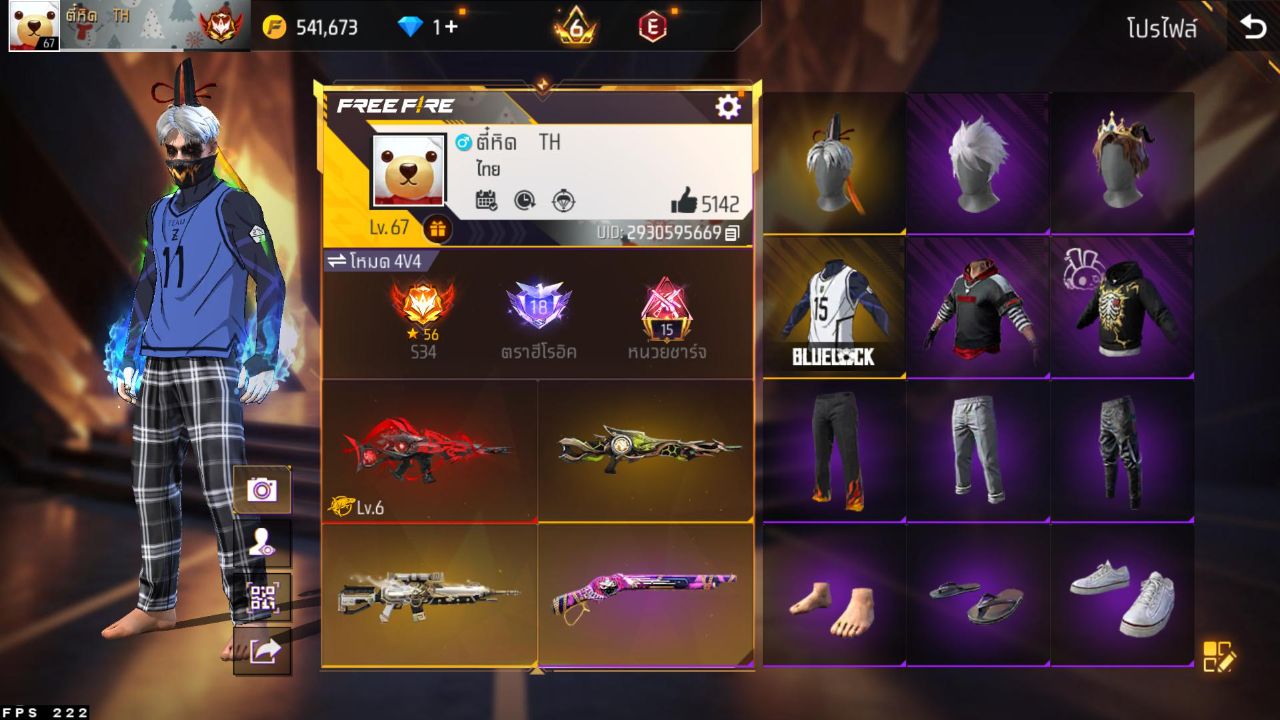Screen dimensions: 1280x720
Task: Select the BLUELOCK jersey item
Action: (x=834, y=305)
